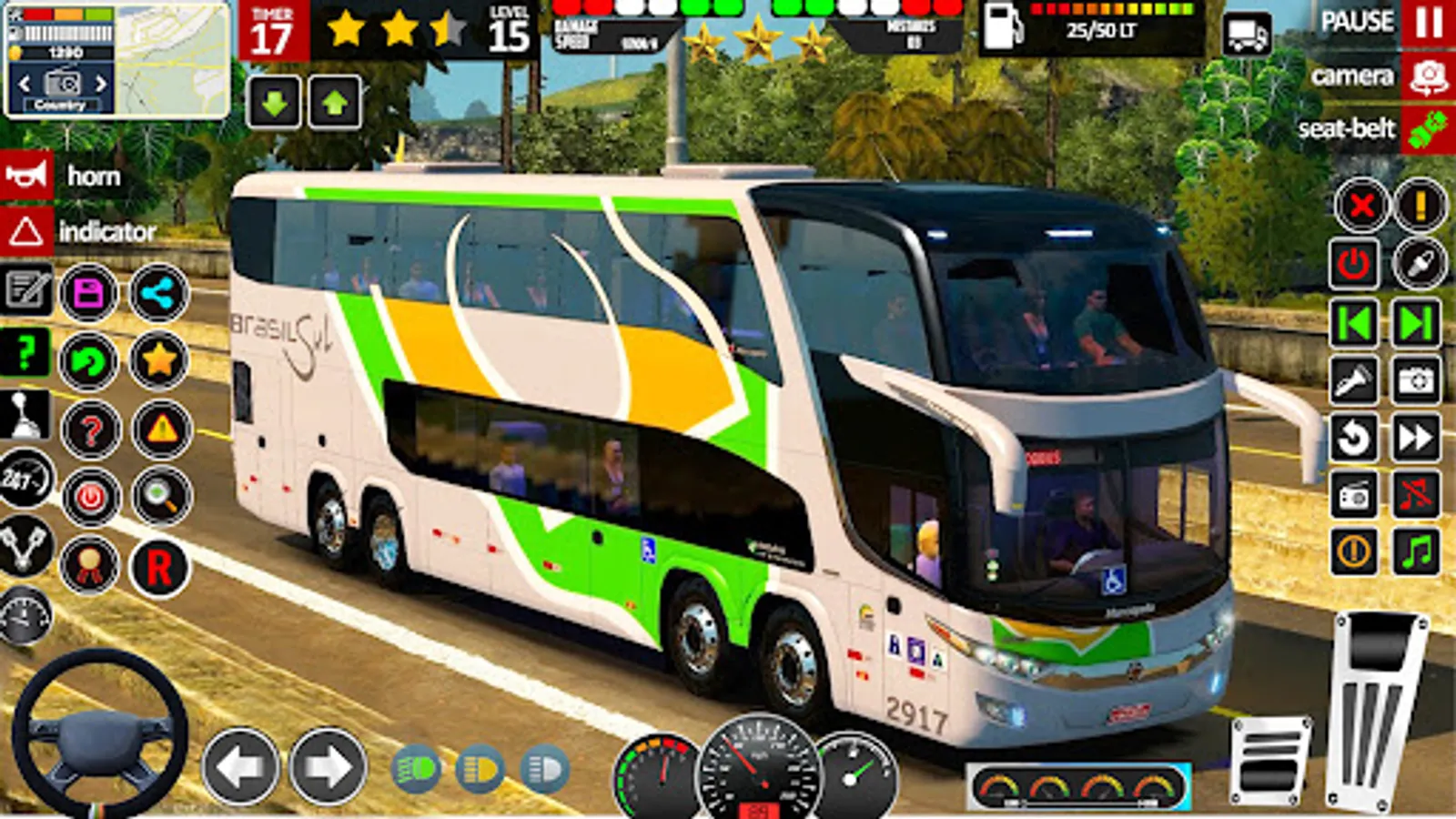Steer left with the left arrow button
The image size is (1456, 819).
(240, 766)
